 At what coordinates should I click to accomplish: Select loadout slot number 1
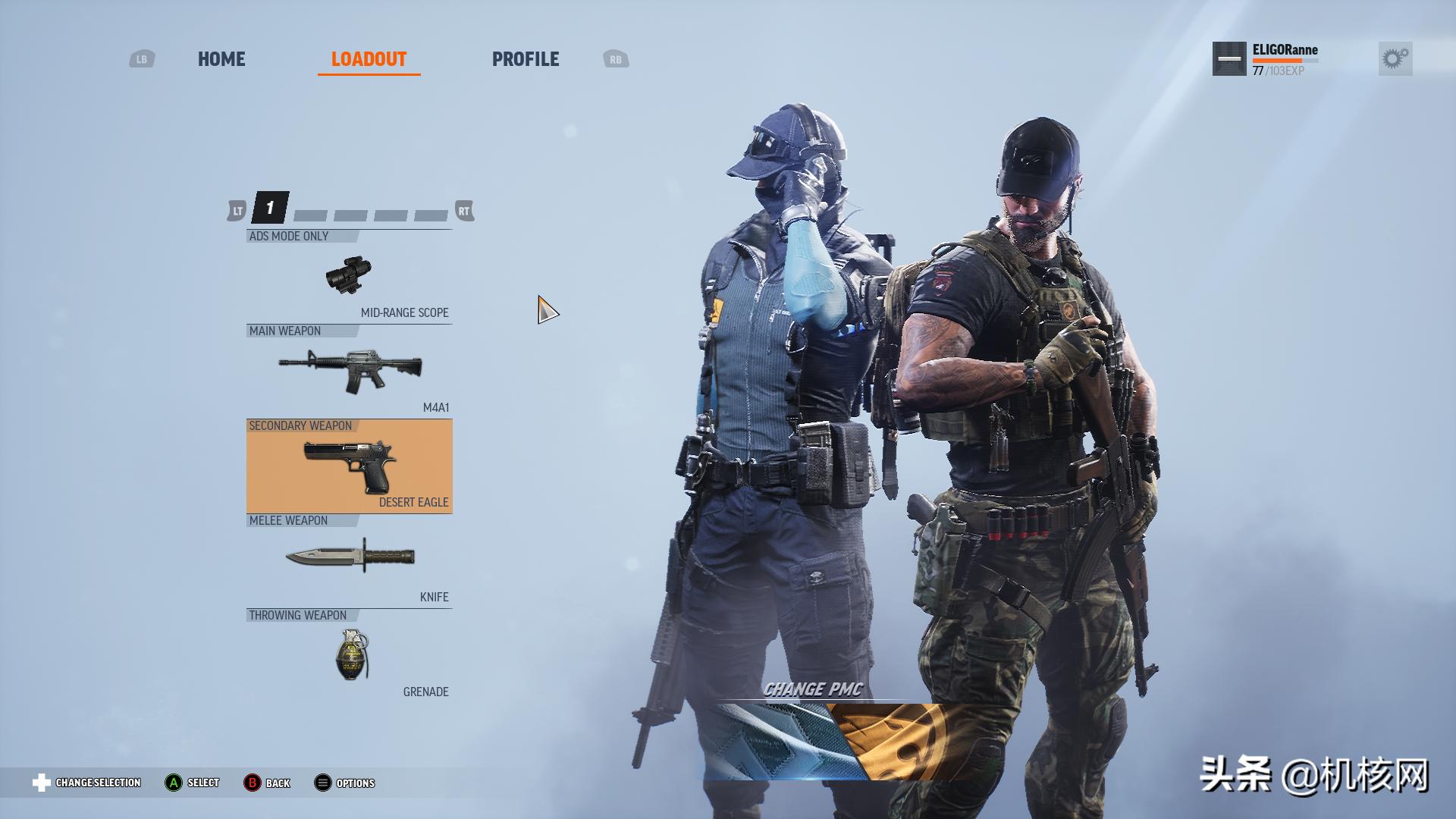point(270,208)
